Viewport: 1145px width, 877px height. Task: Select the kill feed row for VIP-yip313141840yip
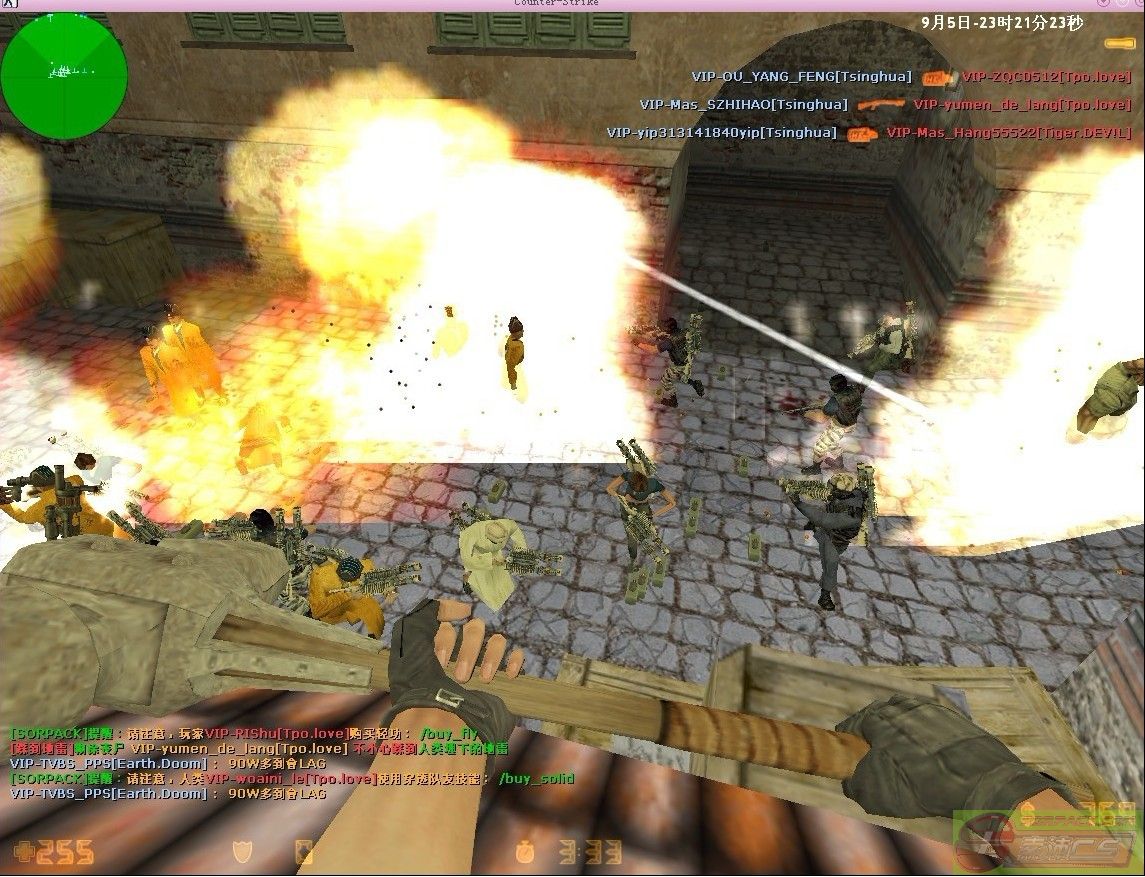tap(867, 132)
